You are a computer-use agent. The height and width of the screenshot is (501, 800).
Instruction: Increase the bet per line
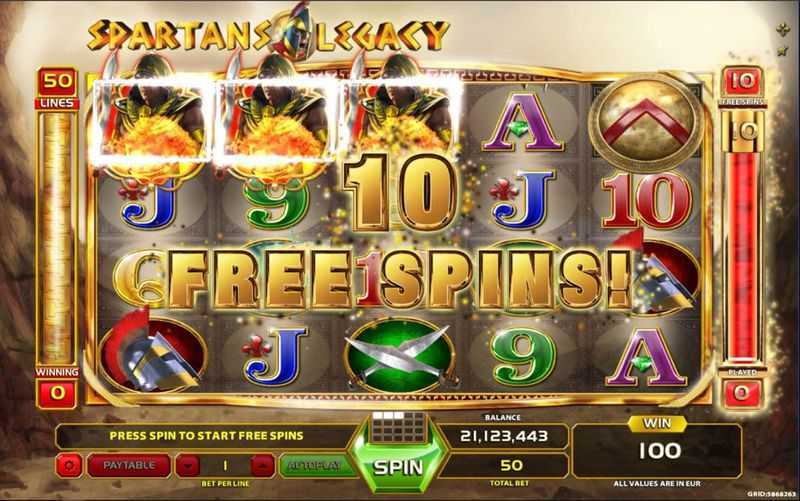point(262,465)
